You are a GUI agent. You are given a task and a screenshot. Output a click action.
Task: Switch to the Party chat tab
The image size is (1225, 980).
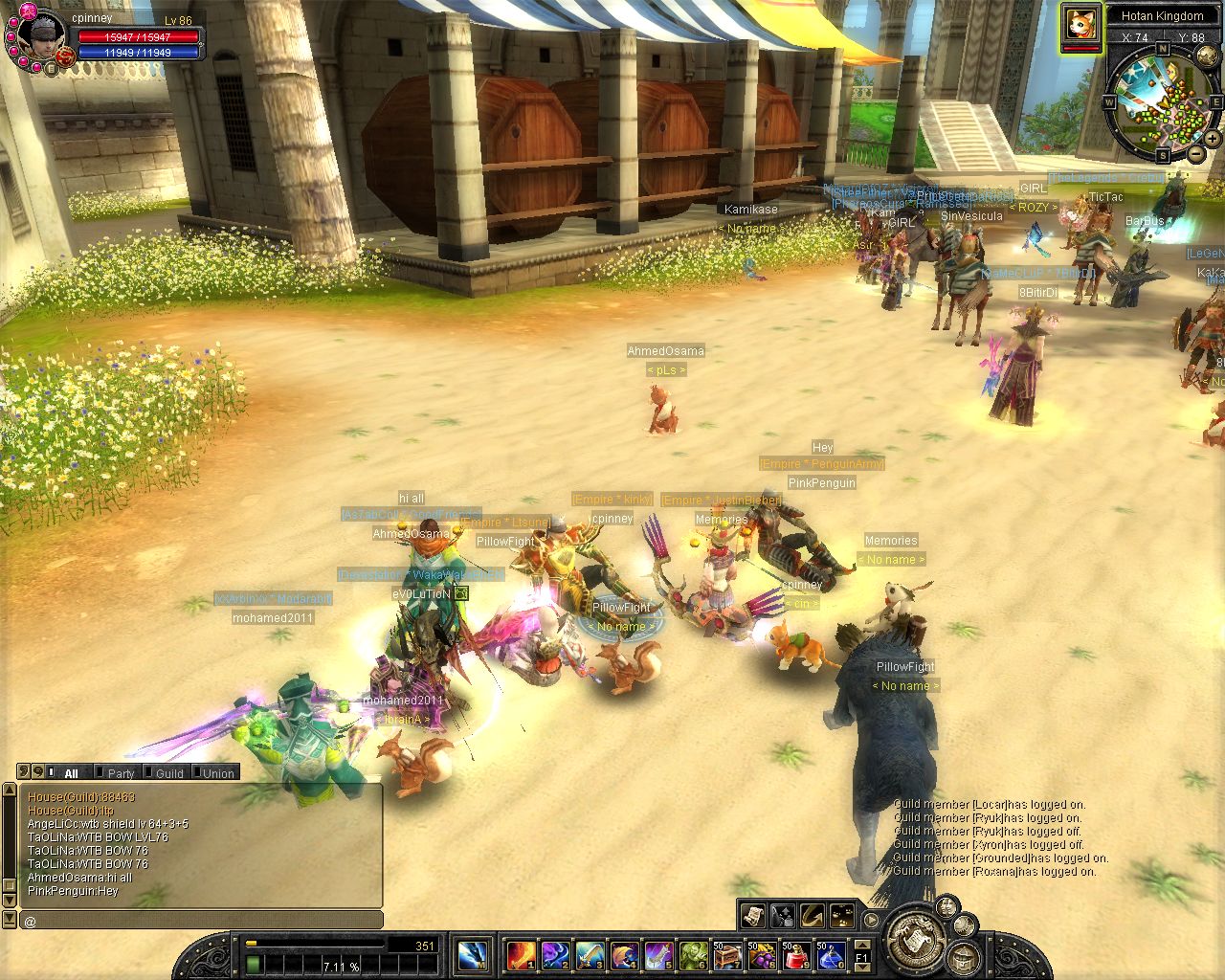pos(121,773)
